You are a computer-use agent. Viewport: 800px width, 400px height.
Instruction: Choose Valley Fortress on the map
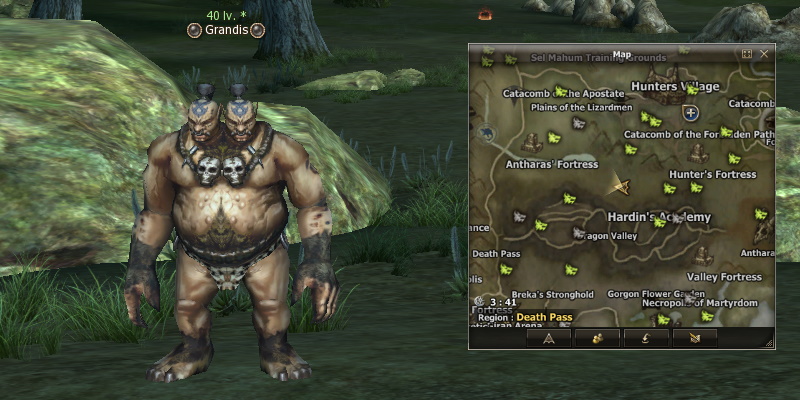click(x=724, y=276)
